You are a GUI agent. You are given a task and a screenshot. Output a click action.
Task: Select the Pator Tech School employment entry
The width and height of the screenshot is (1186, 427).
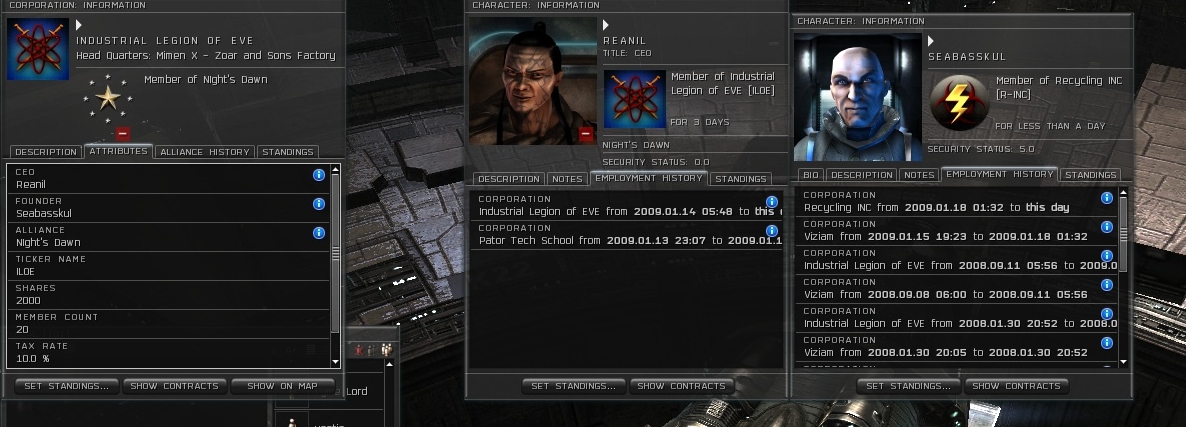coord(620,235)
